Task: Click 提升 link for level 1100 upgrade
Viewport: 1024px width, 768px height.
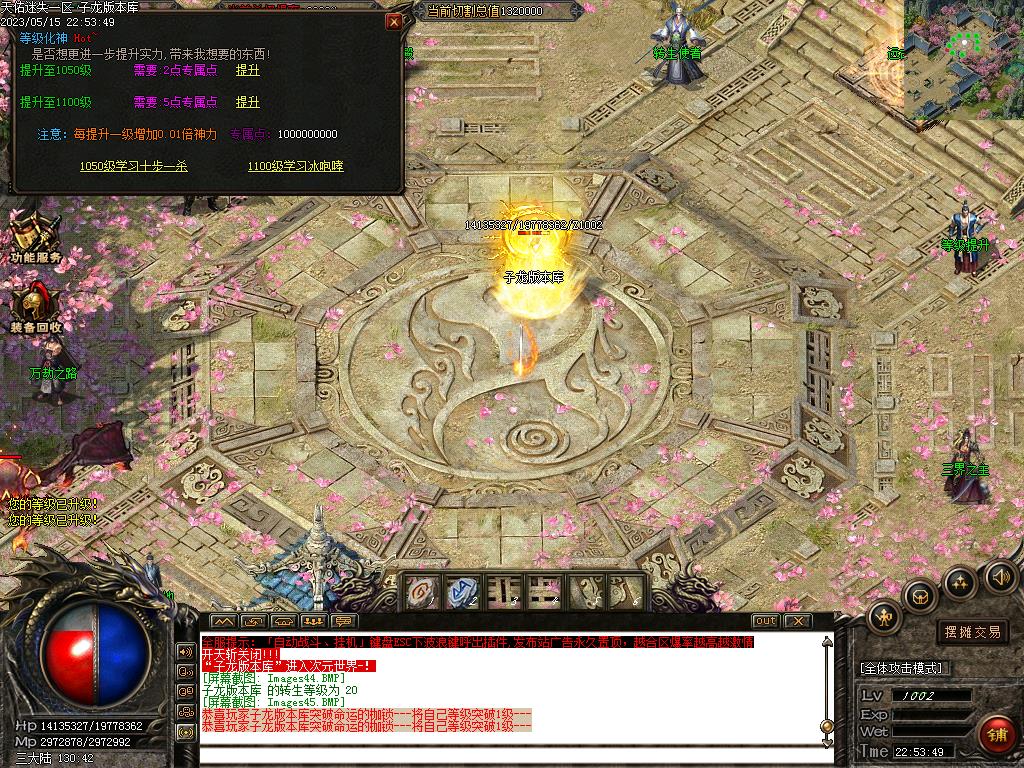Action: pyautogui.click(x=247, y=102)
